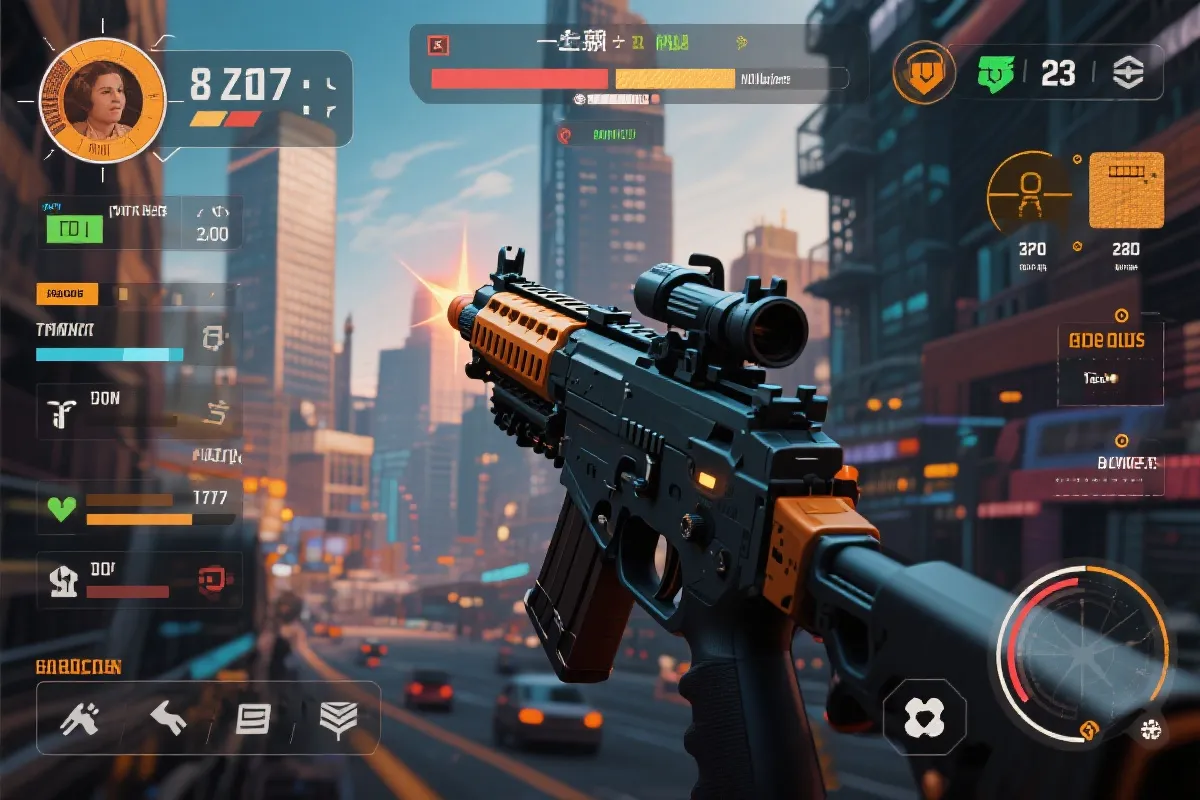Select the stacked chevrons rank icon
The width and height of the screenshot is (1200, 800).
338,717
